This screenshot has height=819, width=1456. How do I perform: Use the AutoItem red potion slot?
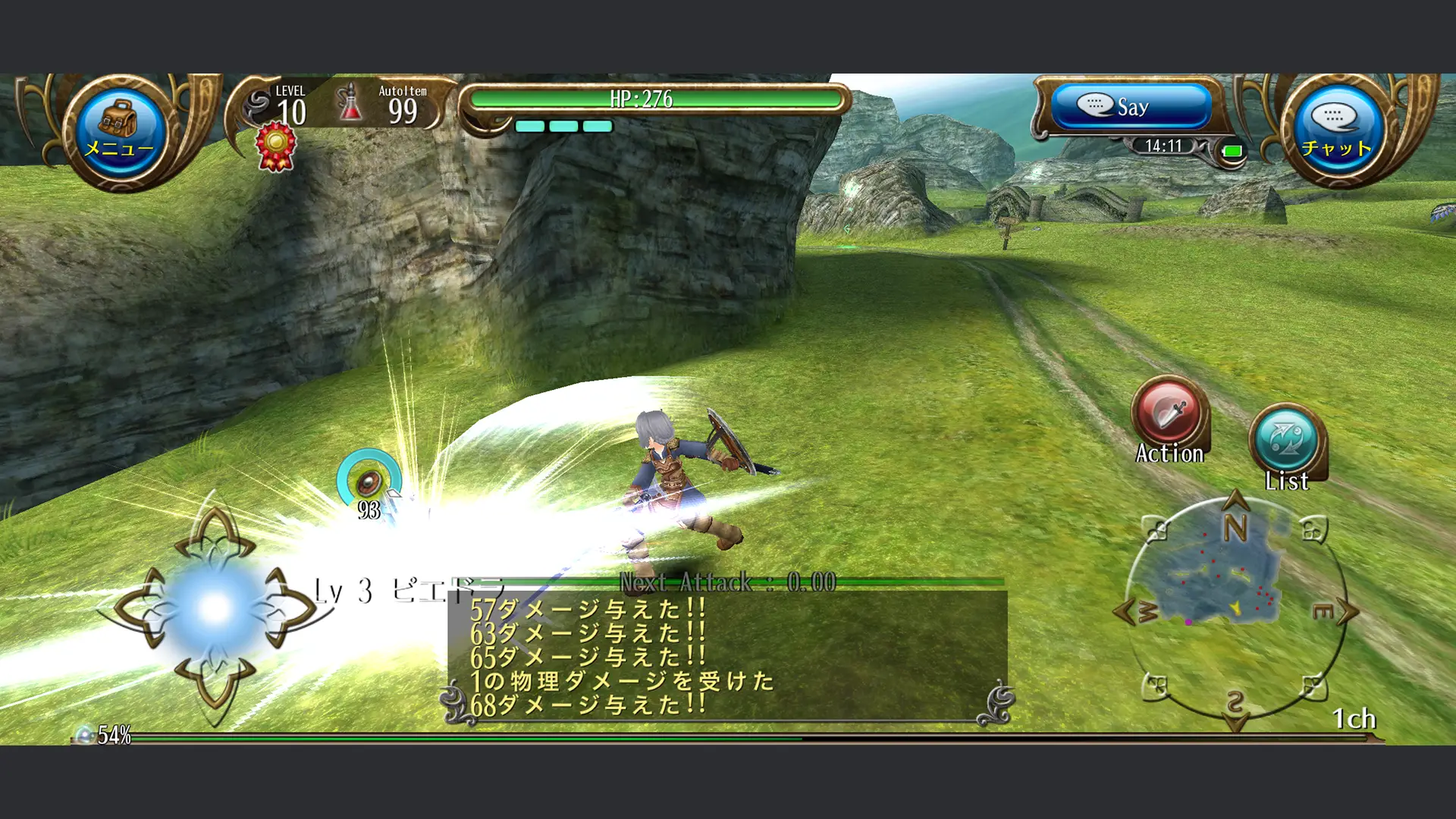pos(350,105)
